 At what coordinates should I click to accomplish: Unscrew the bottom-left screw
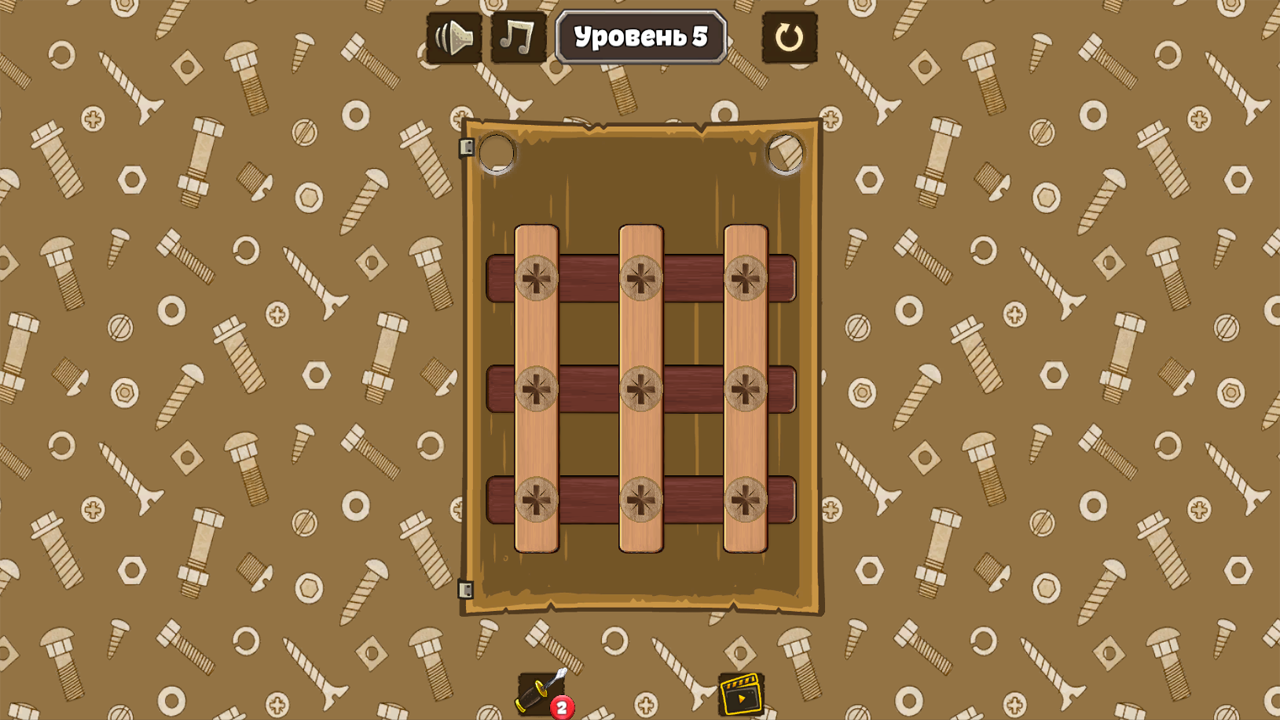536,498
